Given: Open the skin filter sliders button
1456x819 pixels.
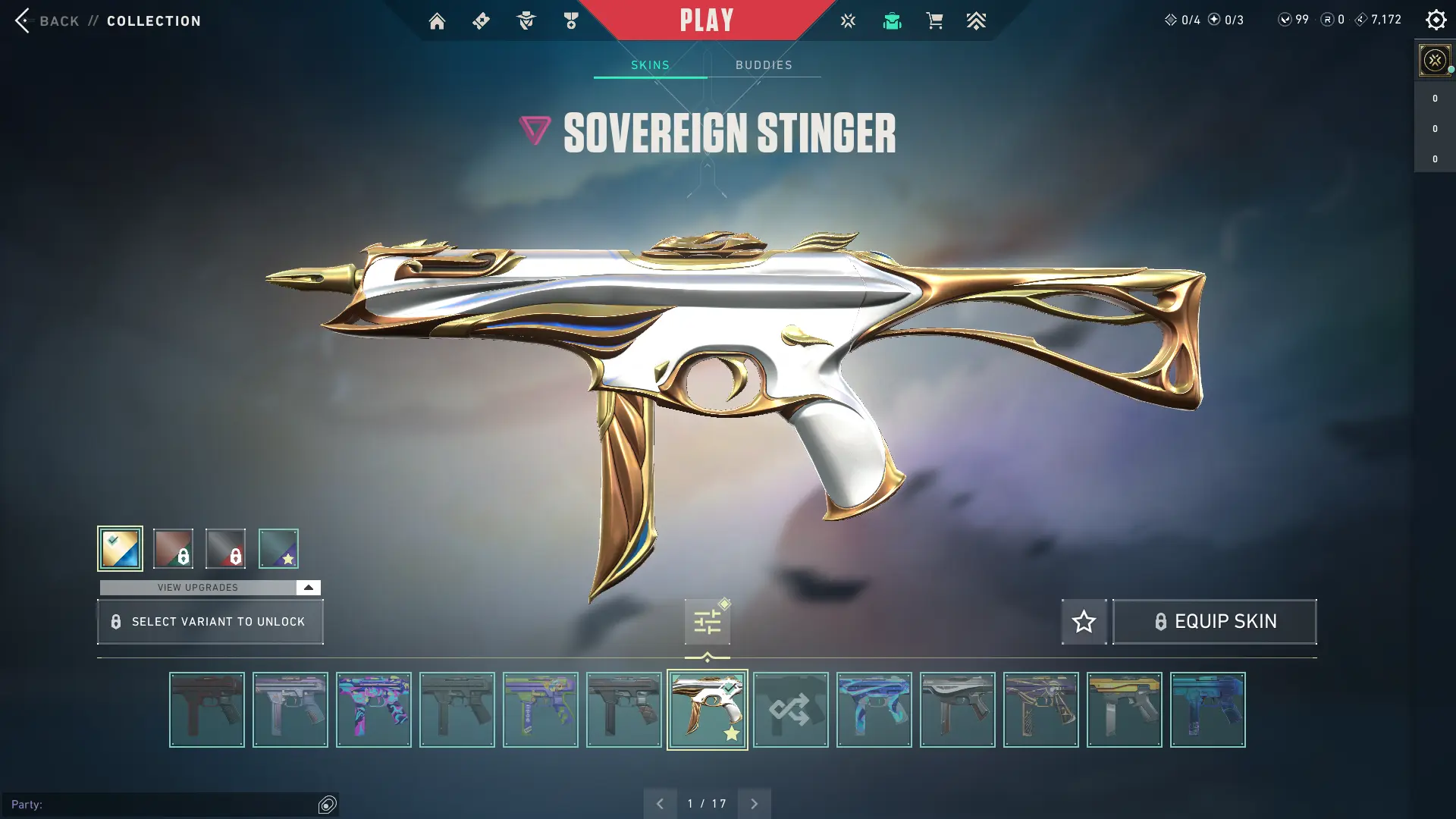Looking at the screenshot, I should coord(707,623).
